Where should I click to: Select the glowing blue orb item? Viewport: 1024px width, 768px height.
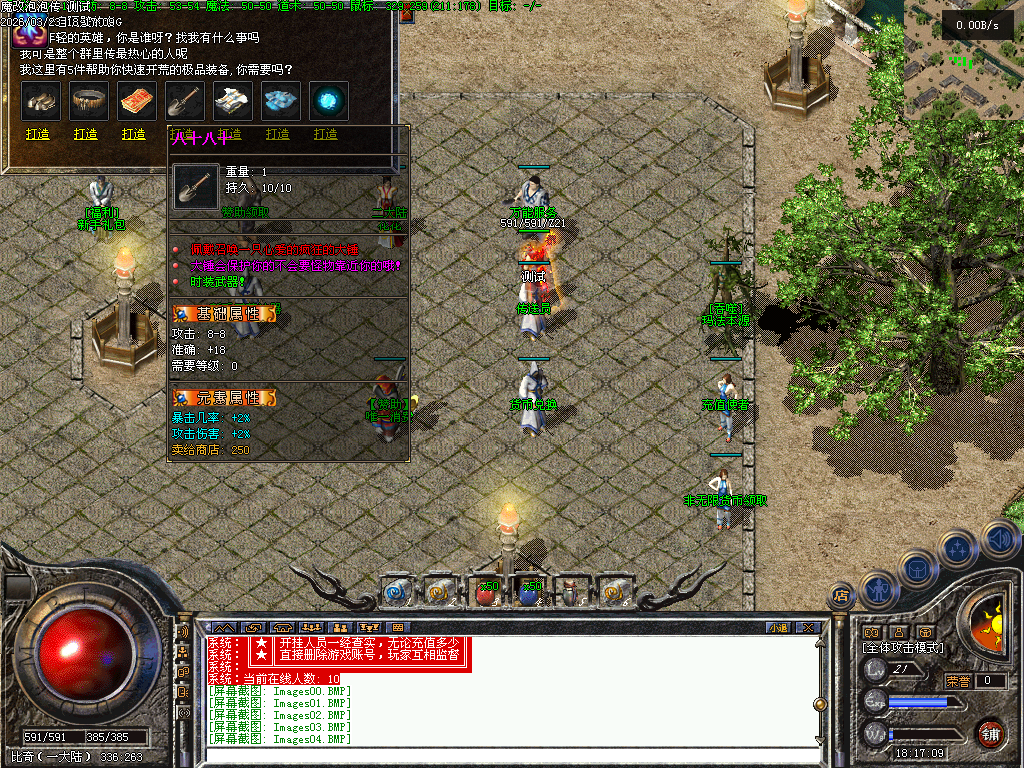(329, 101)
